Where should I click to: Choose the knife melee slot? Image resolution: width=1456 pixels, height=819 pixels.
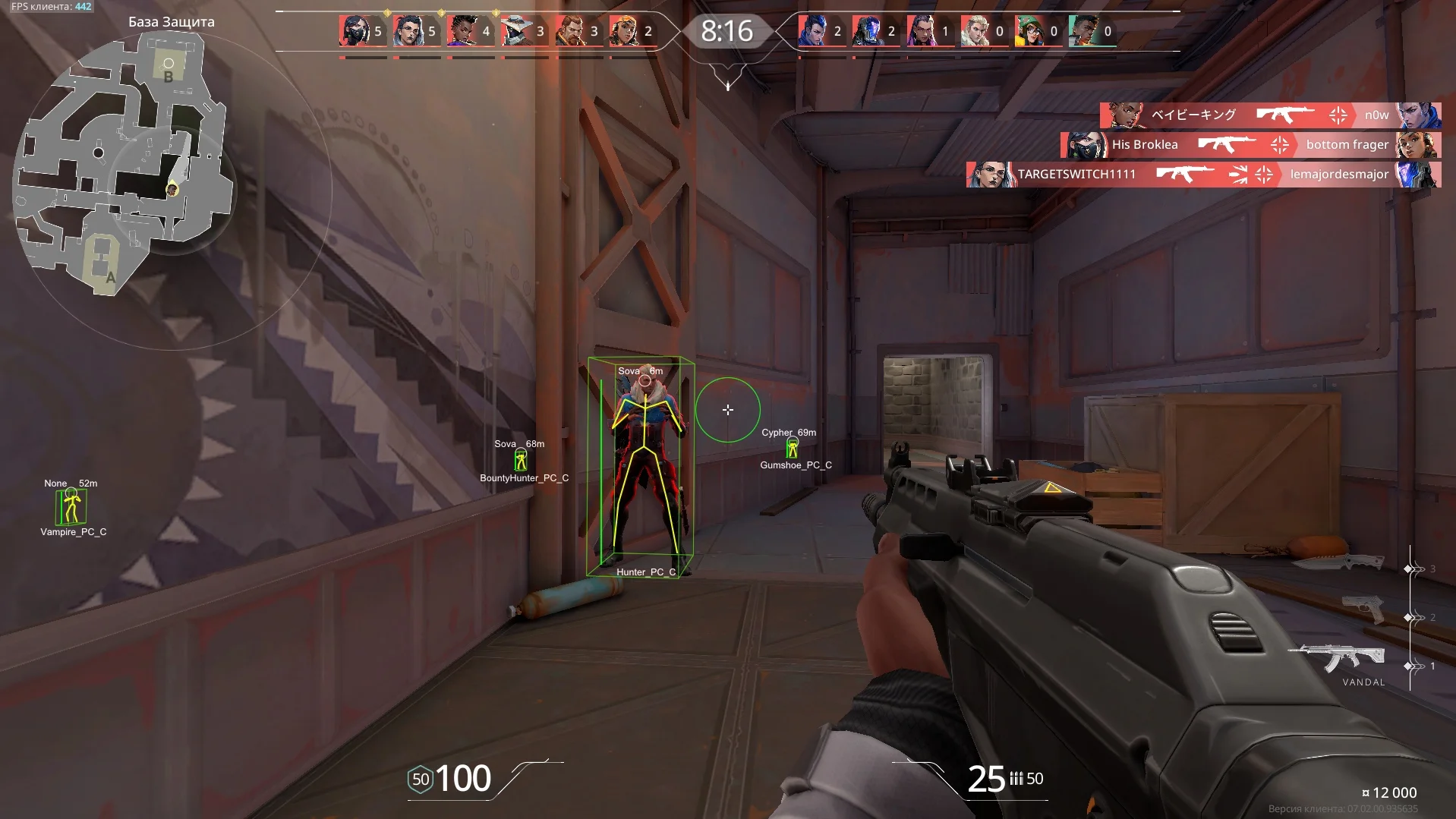click(x=1340, y=562)
